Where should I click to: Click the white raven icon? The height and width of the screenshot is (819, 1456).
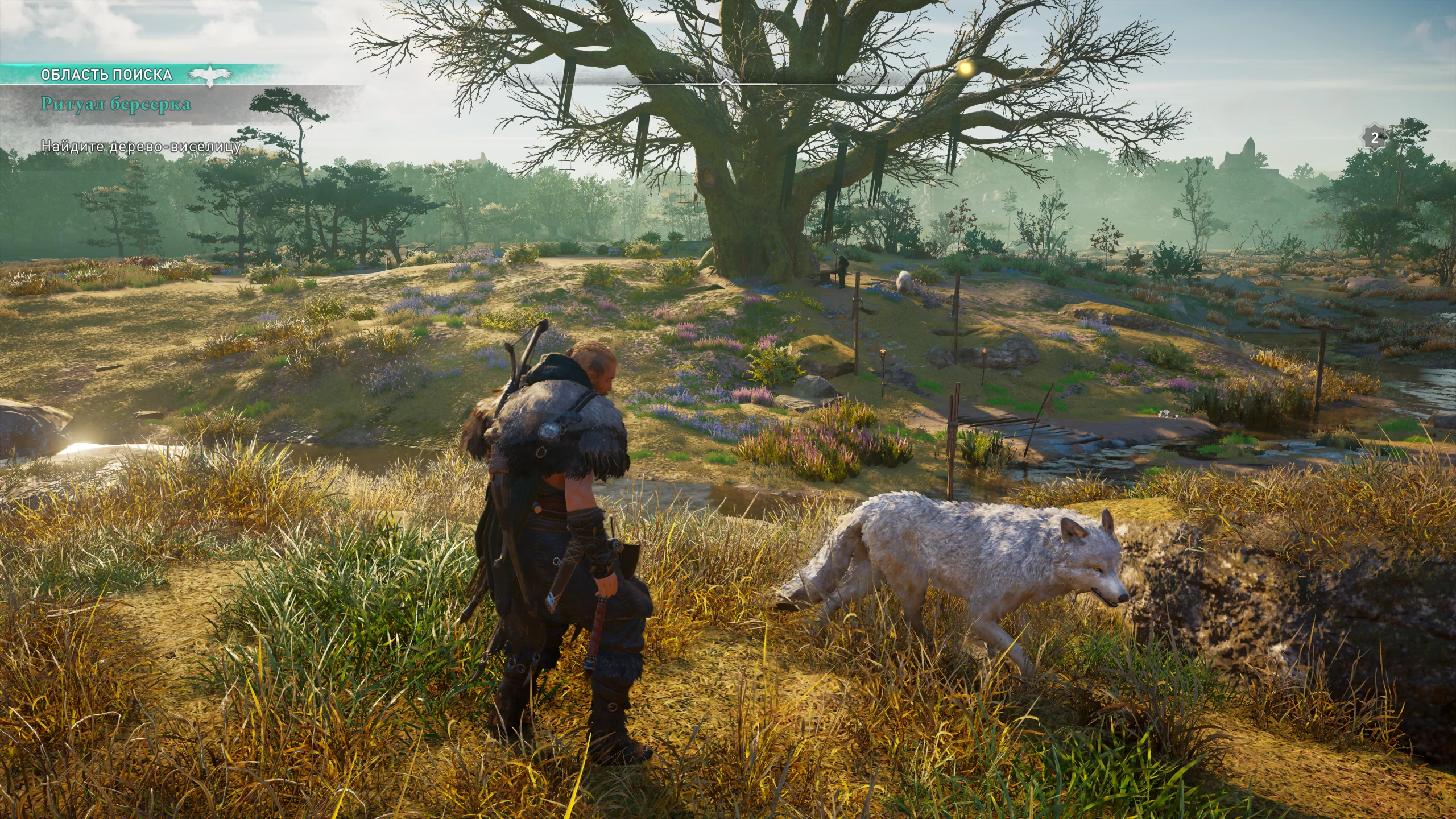tap(210, 75)
